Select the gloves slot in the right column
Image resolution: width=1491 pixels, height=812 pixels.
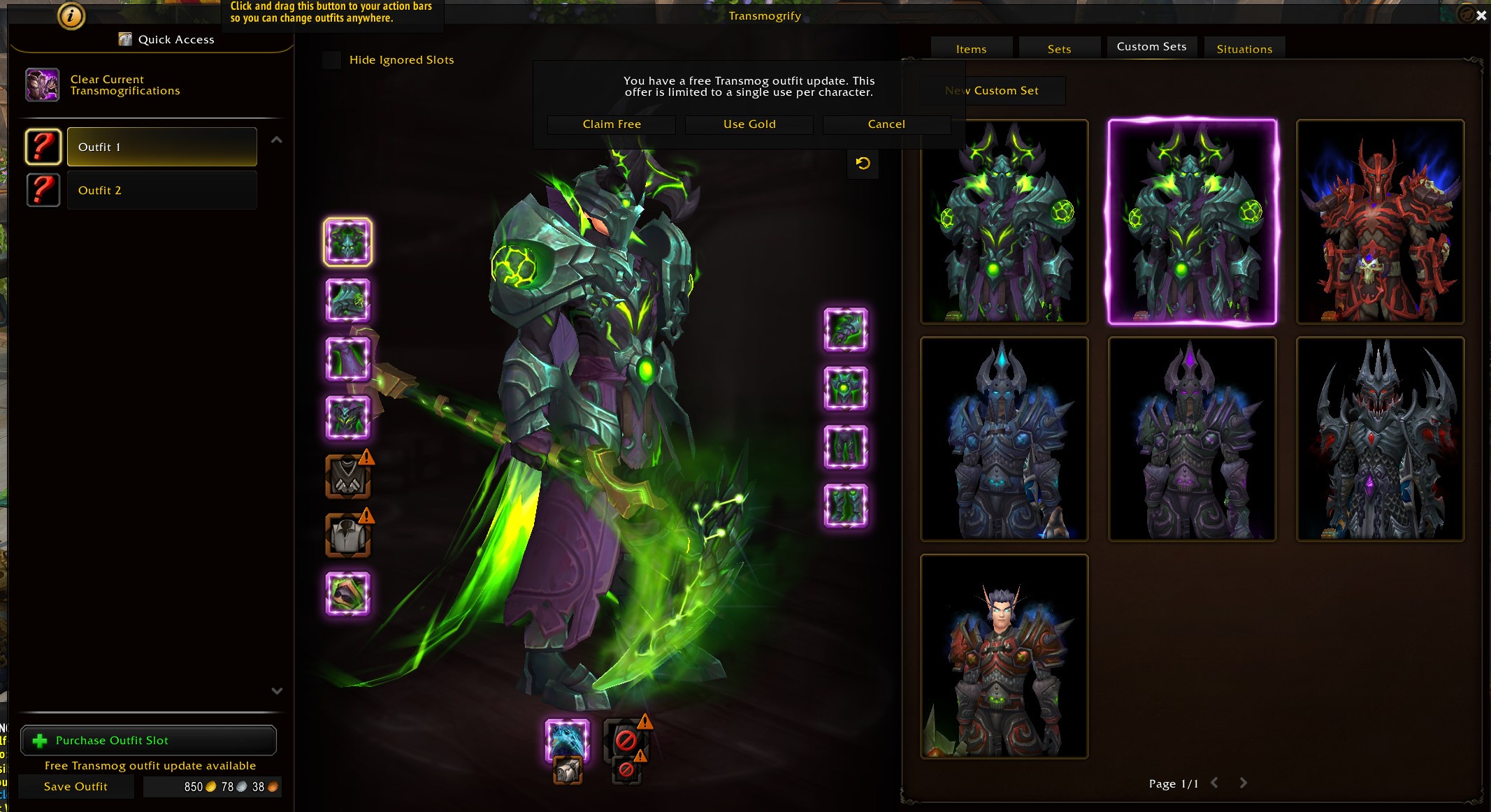pyautogui.click(x=847, y=330)
